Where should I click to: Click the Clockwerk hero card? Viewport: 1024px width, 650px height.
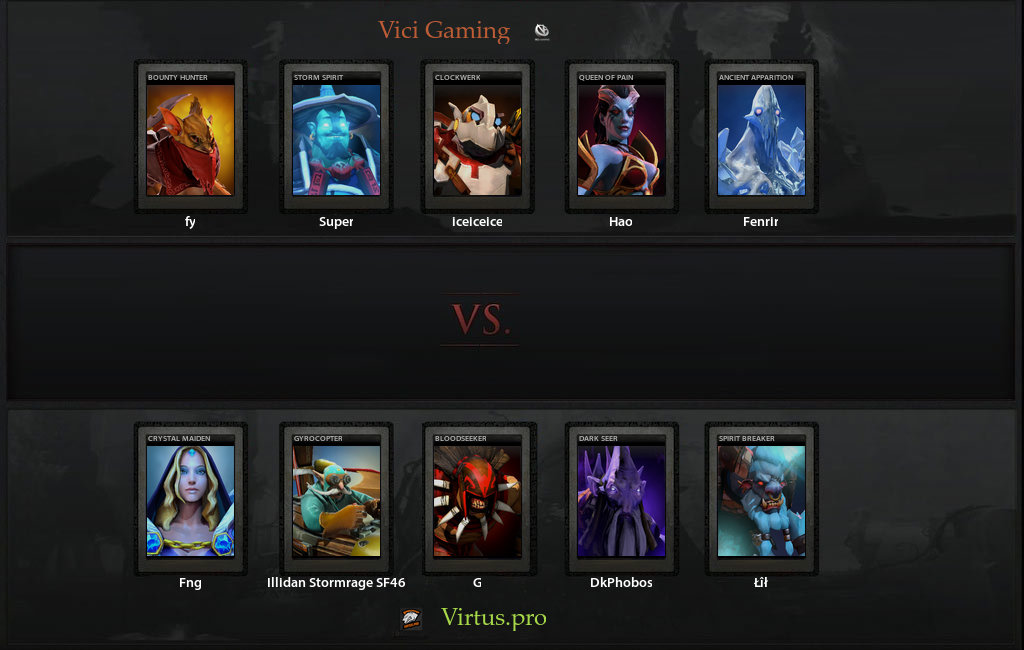477,139
